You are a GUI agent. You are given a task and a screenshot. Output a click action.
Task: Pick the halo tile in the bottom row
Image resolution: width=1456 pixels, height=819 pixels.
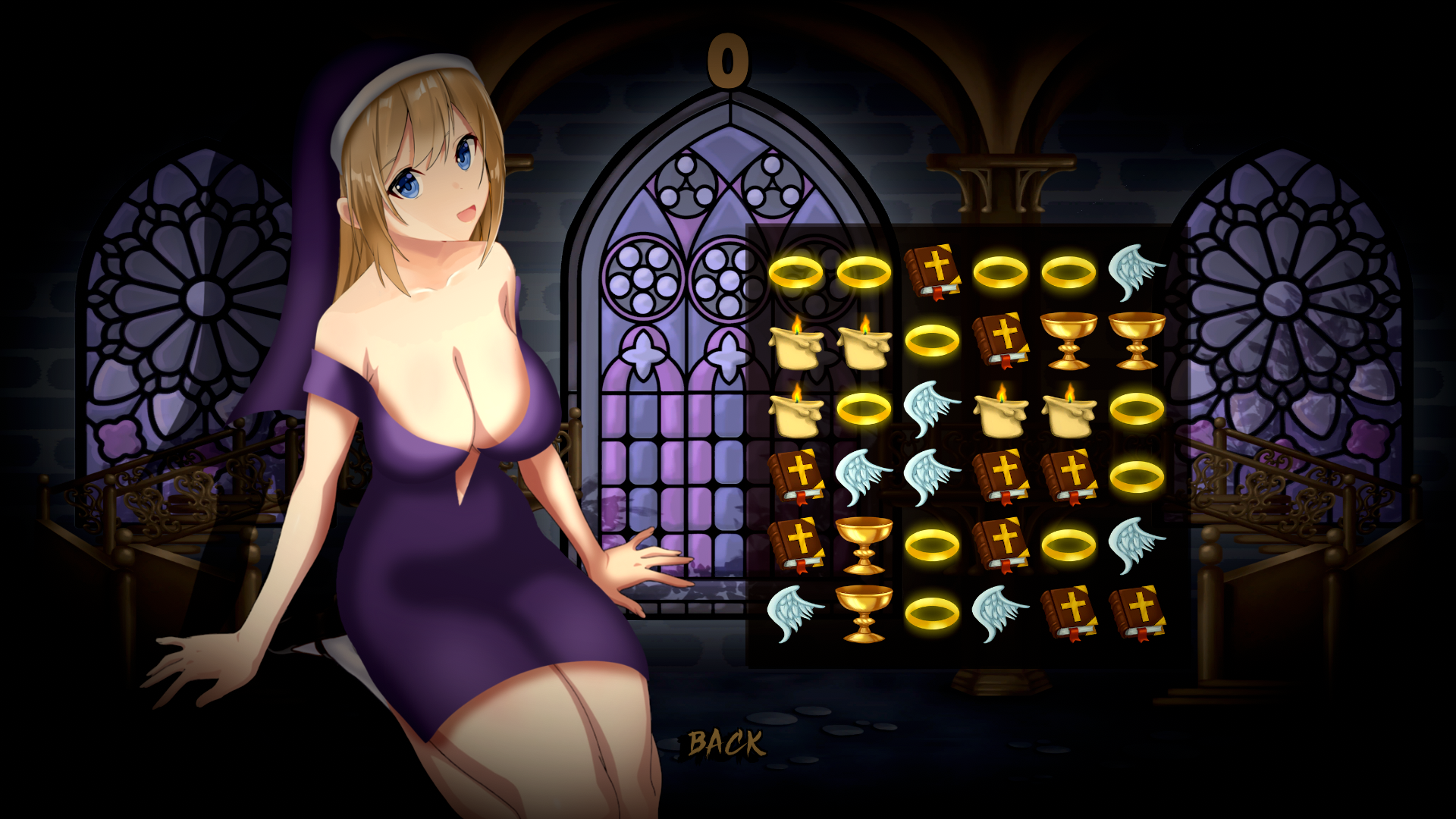[x=932, y=613]
